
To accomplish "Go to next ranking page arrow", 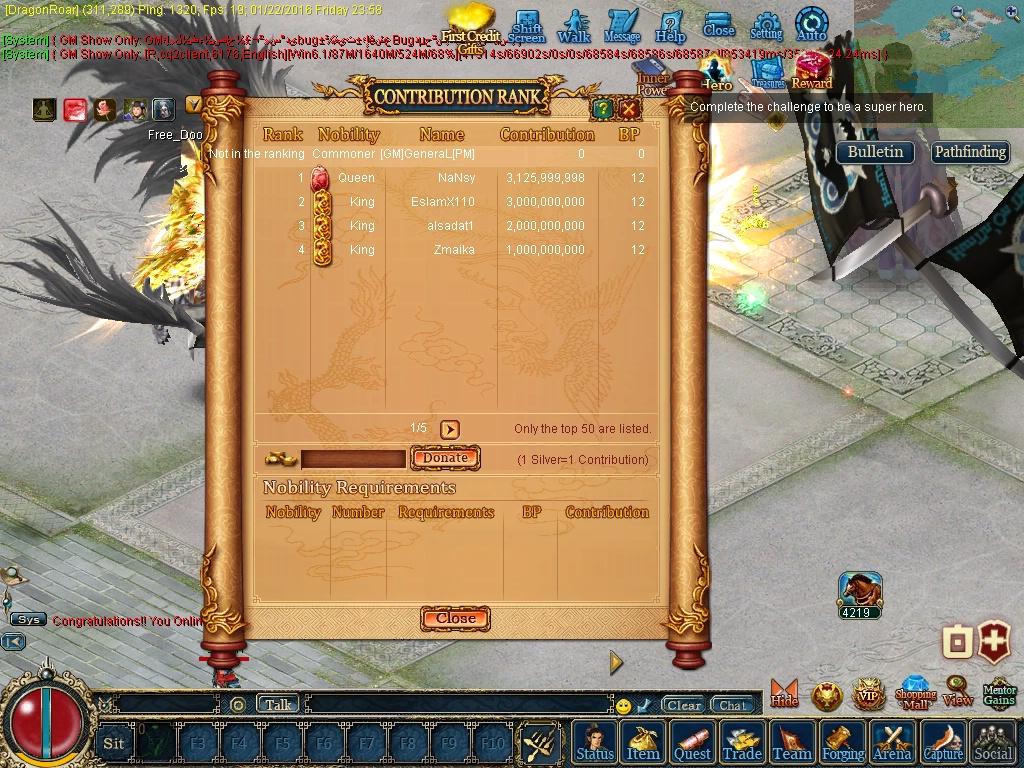I will [x=450, y=429].
